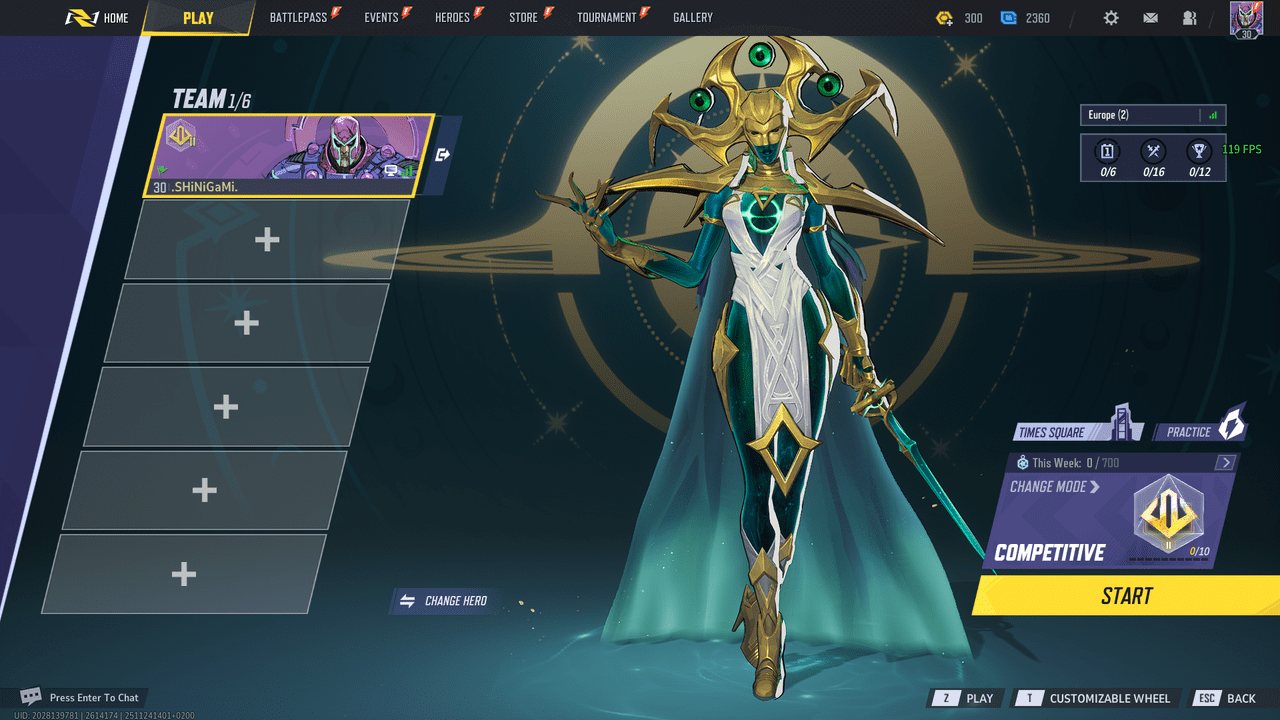Open the settings gear icon

pyautogui.click(x=1111, y=18)
